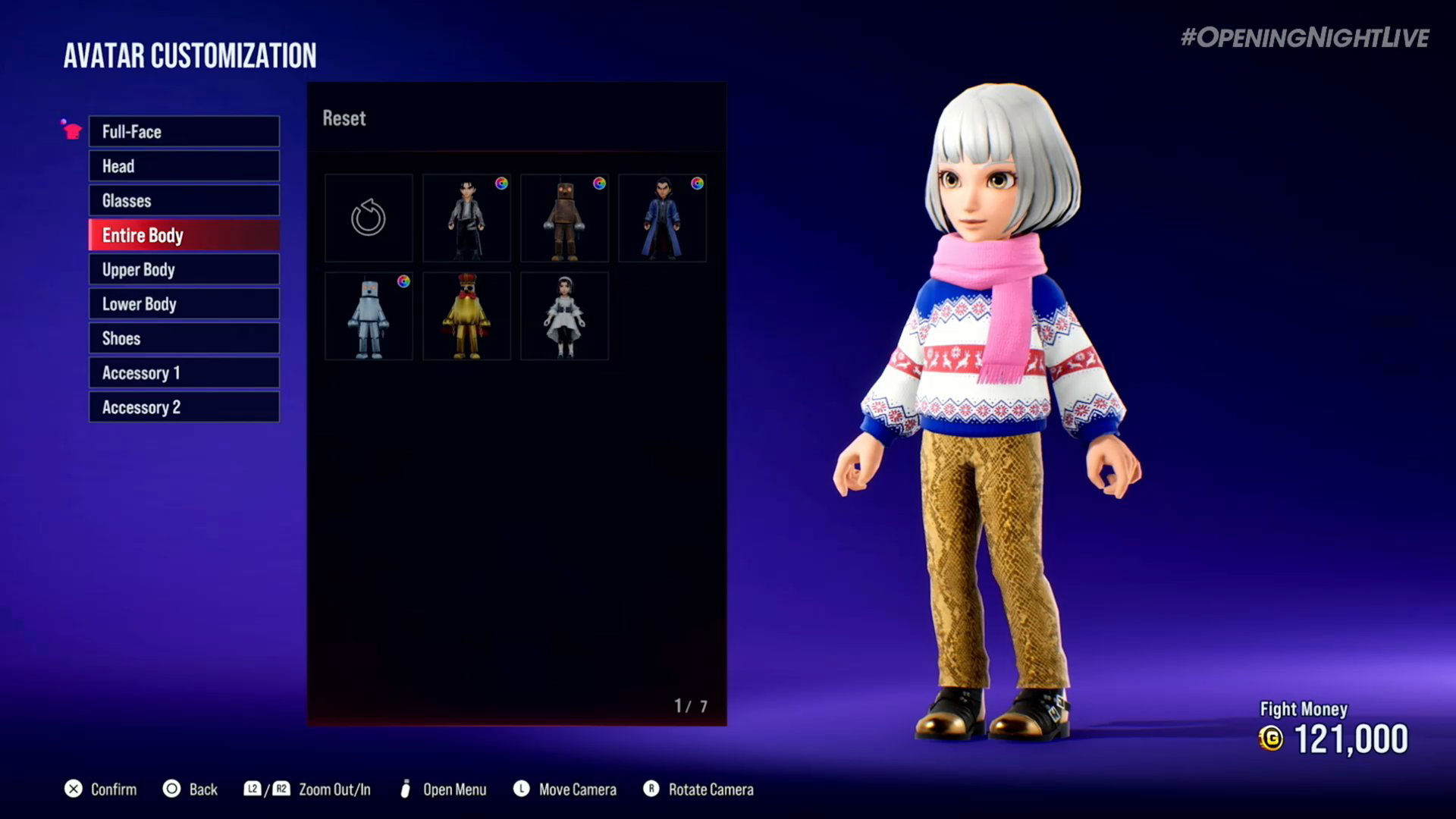Screen dimensions: 1456x819
Task: Select the circular Reset arrow icon
Action: [369, 218]
